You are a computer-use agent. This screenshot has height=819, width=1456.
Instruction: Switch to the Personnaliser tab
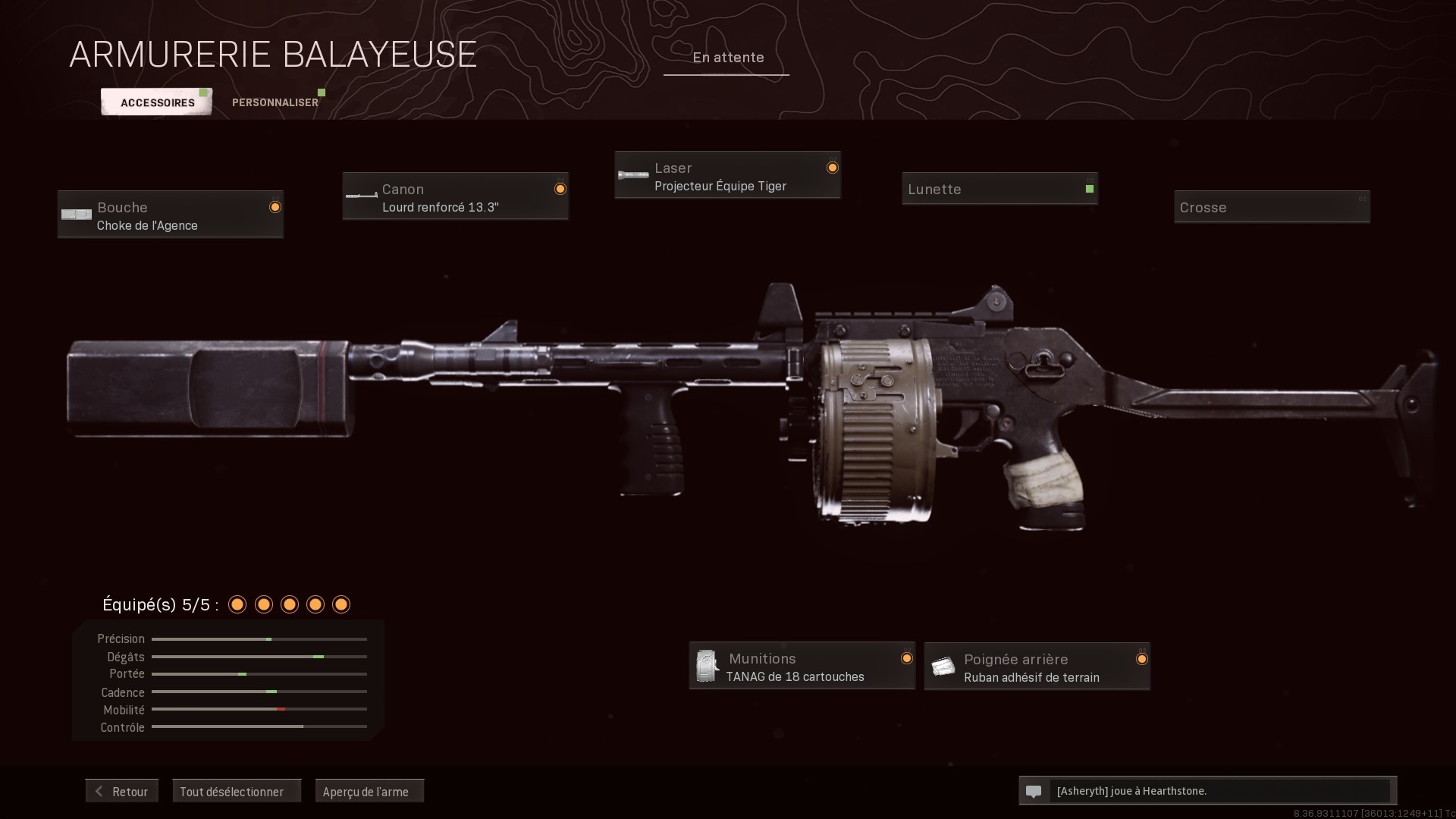pyautogui.click(x=275, y=102)
